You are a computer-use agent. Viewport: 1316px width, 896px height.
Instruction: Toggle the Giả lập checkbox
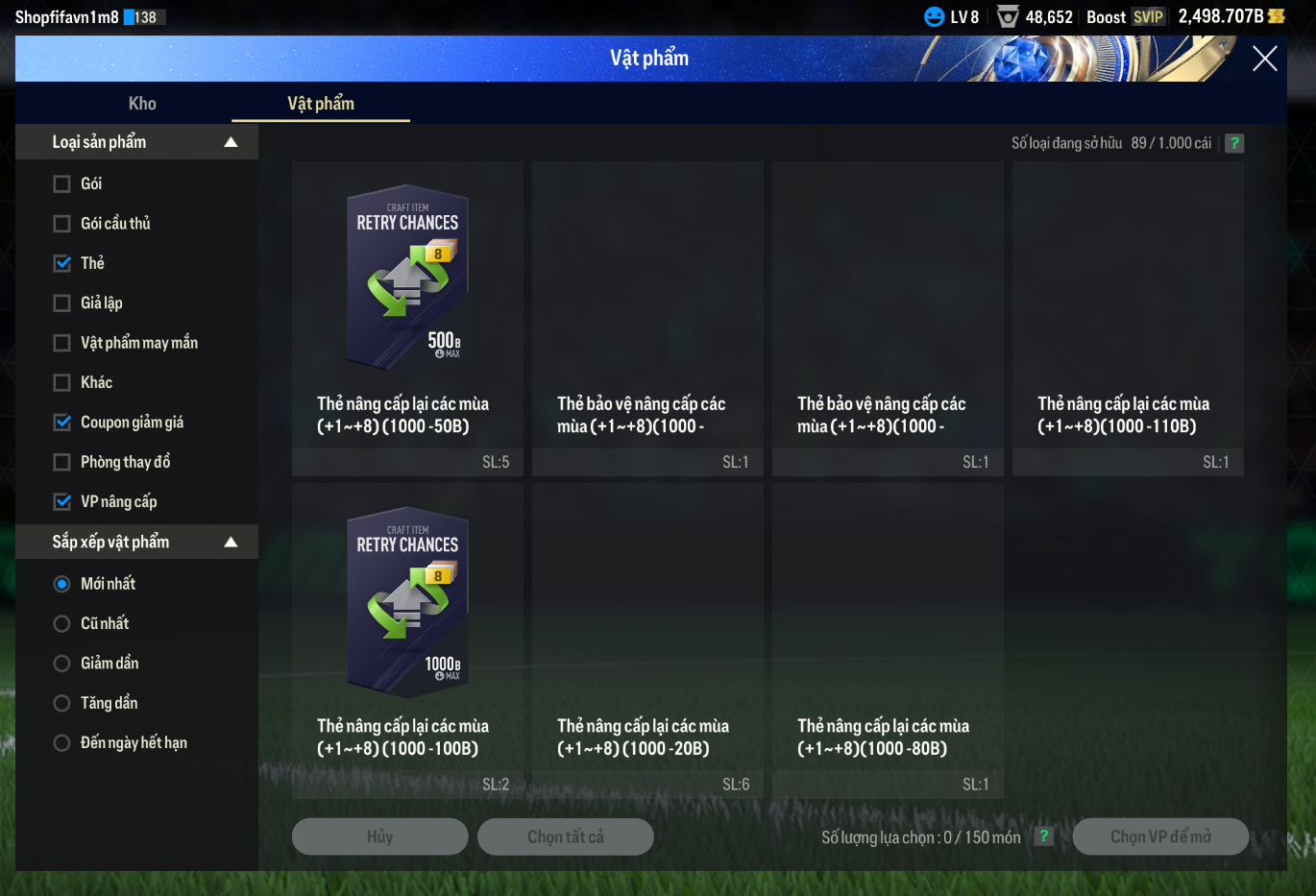[62, 303]
